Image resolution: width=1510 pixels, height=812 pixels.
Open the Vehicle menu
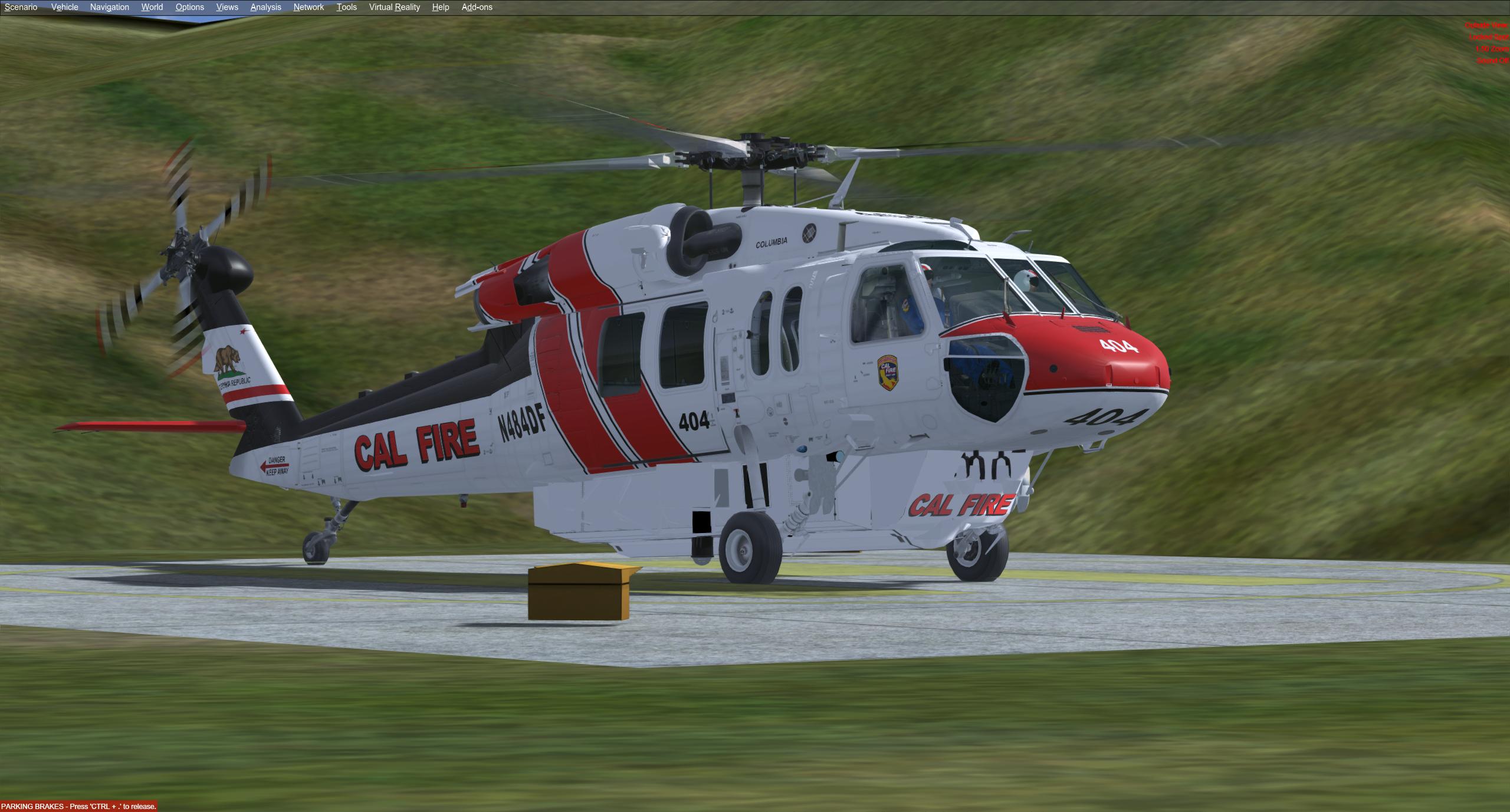tap(65, 7)
